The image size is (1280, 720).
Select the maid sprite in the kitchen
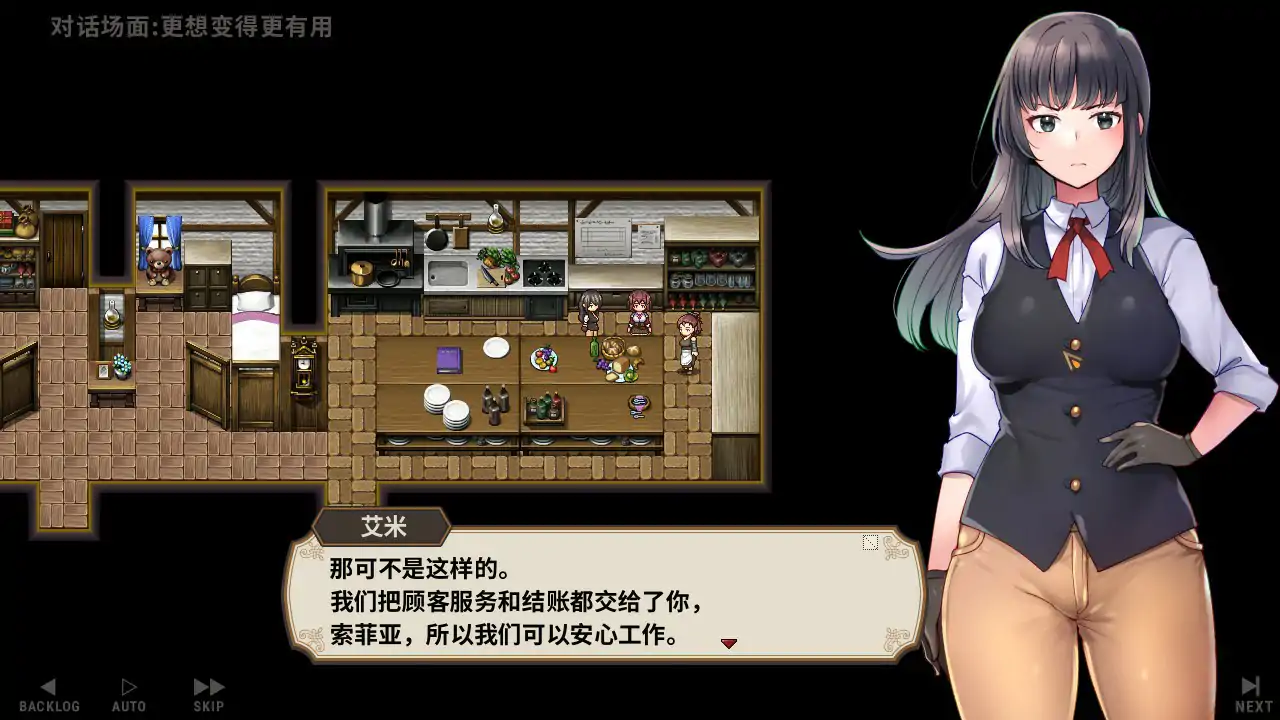click(x=686, y=340)
